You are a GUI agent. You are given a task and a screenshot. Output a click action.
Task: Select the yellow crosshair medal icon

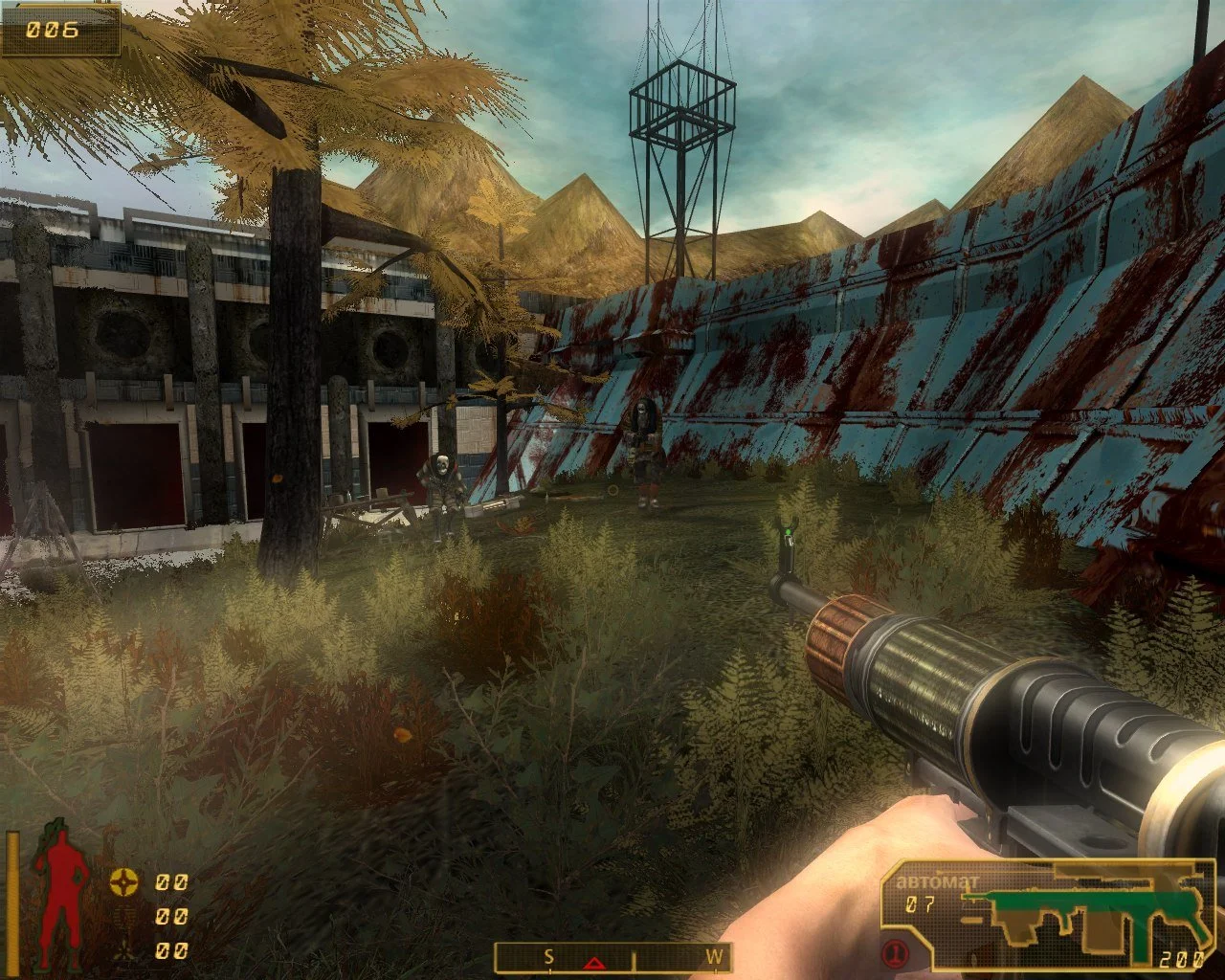tap(123, 881)
